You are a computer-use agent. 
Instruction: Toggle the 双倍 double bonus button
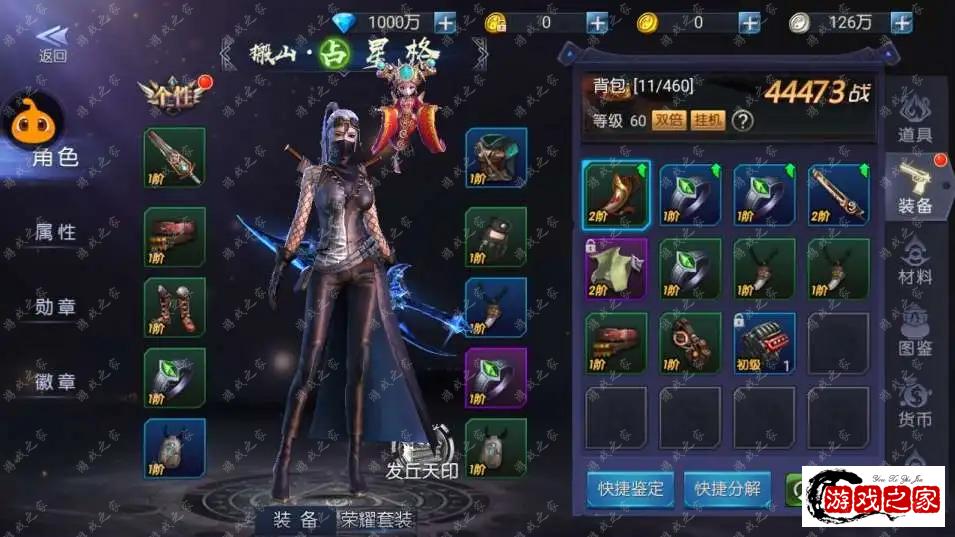point(668,121)
